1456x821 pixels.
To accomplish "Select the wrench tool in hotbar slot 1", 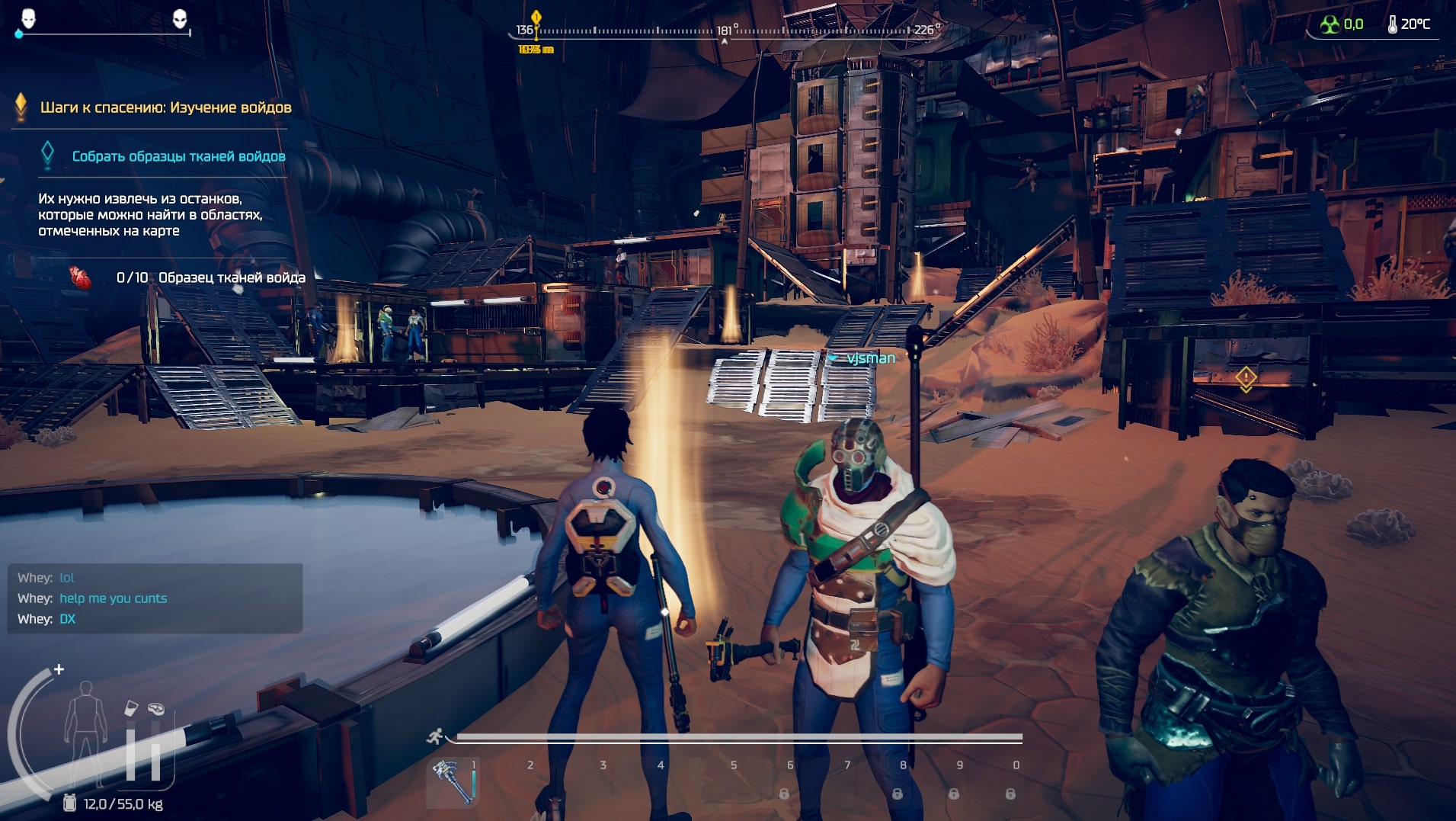I will coord(453,781).
